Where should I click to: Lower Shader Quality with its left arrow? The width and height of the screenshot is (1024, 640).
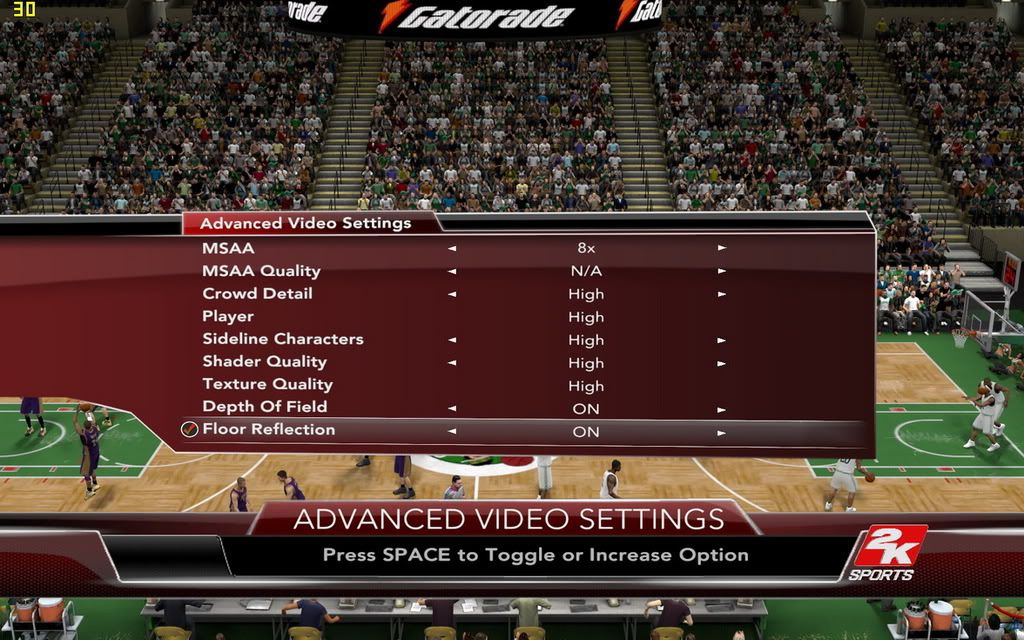click(452, 363)
